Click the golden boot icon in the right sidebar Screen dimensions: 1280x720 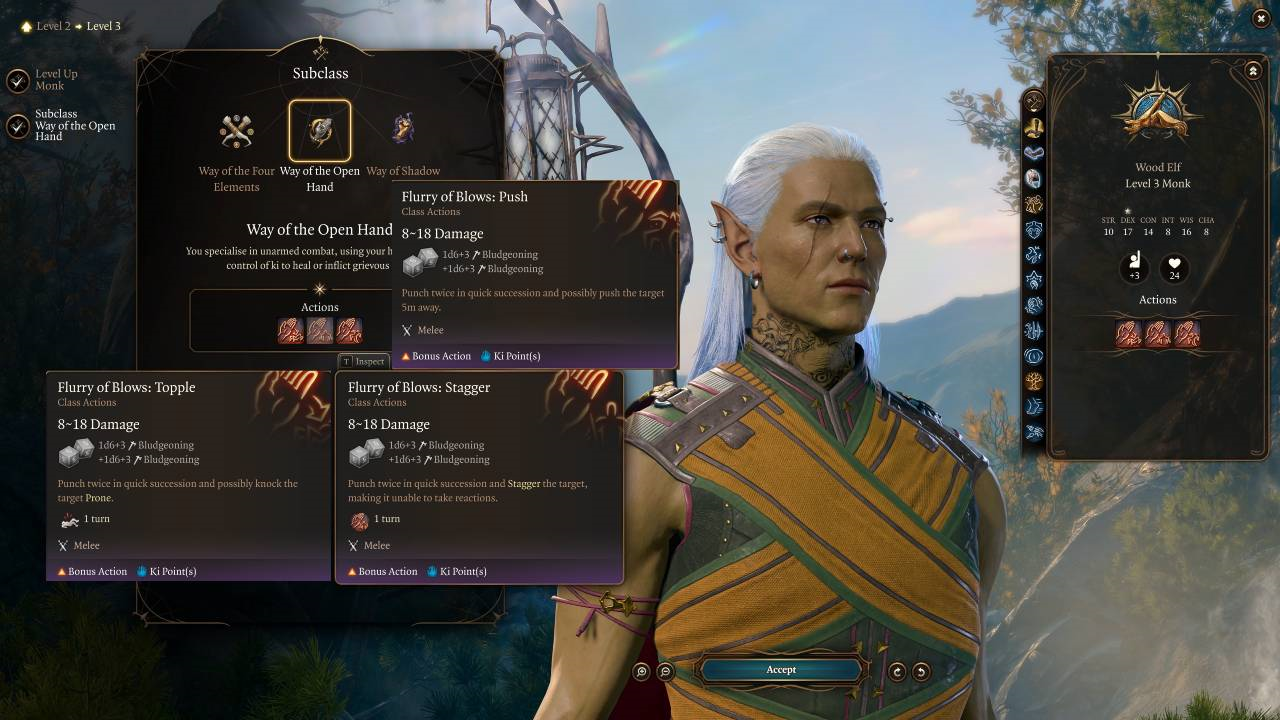tap(1035, 127)
